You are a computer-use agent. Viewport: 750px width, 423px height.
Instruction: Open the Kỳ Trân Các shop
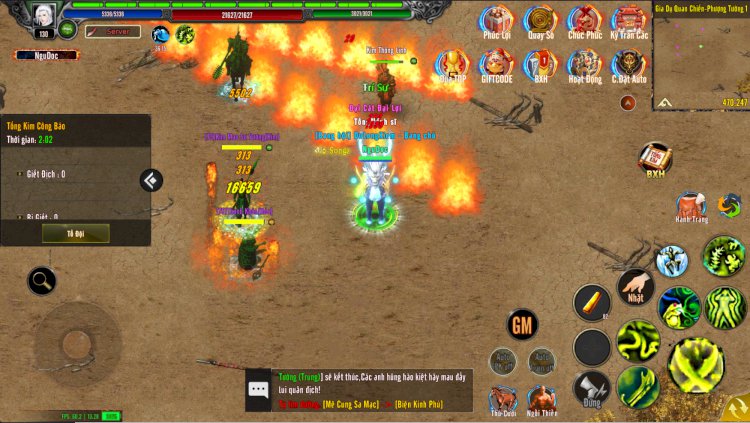(x=629, y=21)
